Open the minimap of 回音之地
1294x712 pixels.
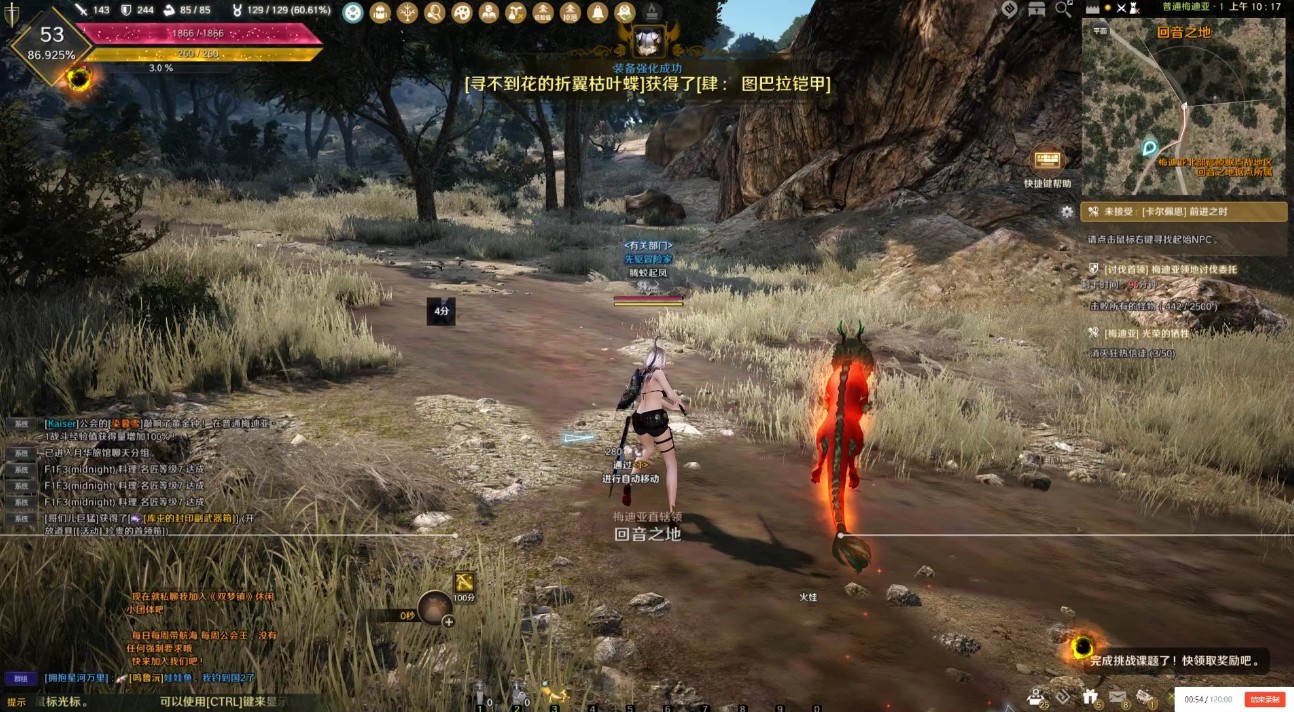click(1183, 107)
